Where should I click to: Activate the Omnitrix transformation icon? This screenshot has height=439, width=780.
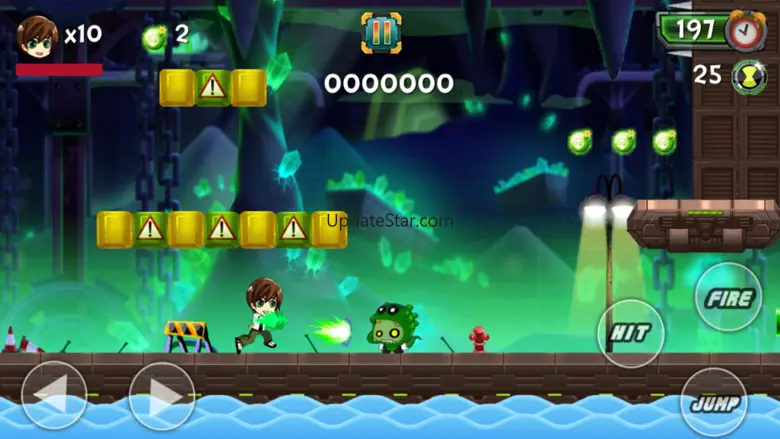pyautogui.click(x=749, y=77)
